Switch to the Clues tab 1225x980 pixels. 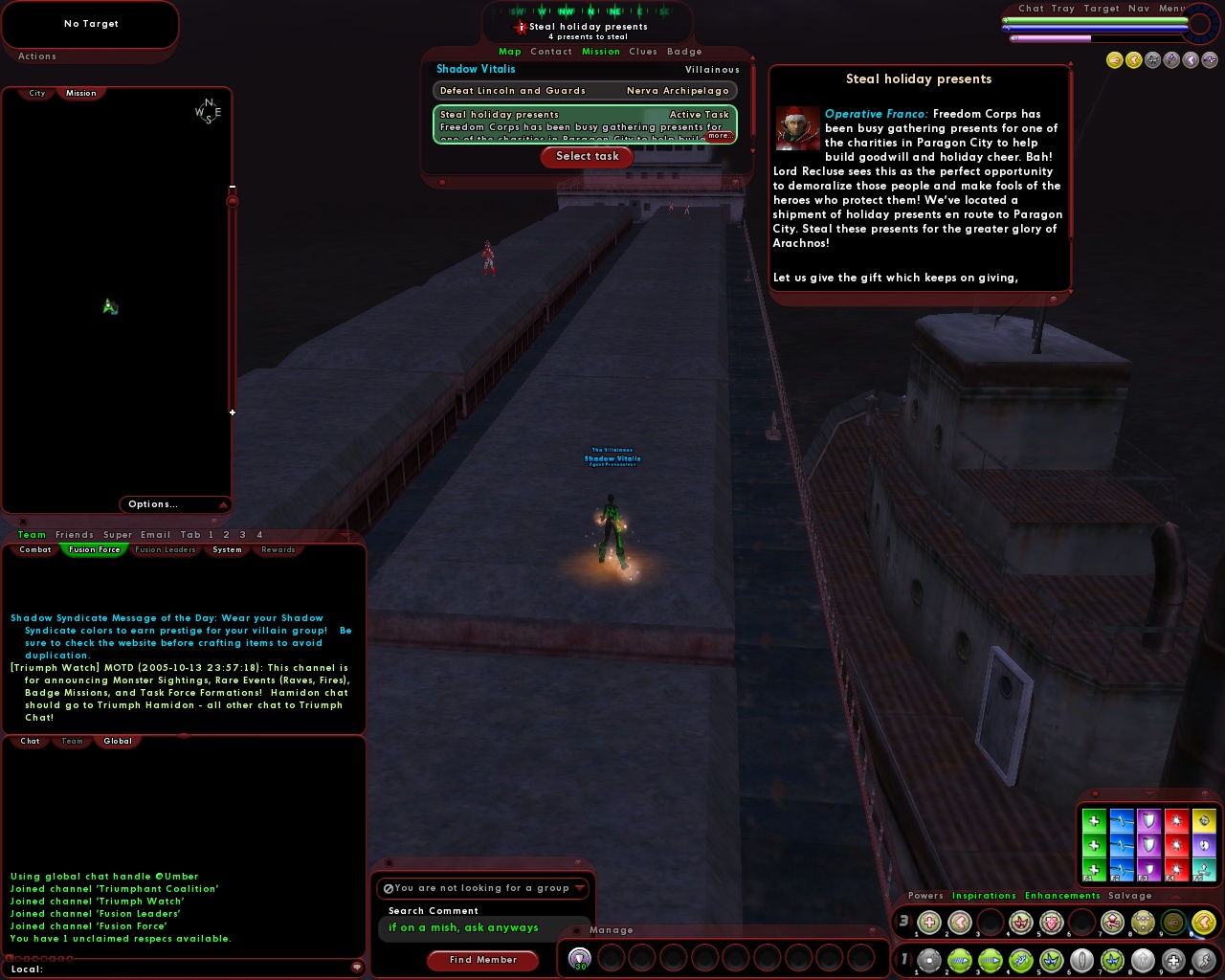642,52
